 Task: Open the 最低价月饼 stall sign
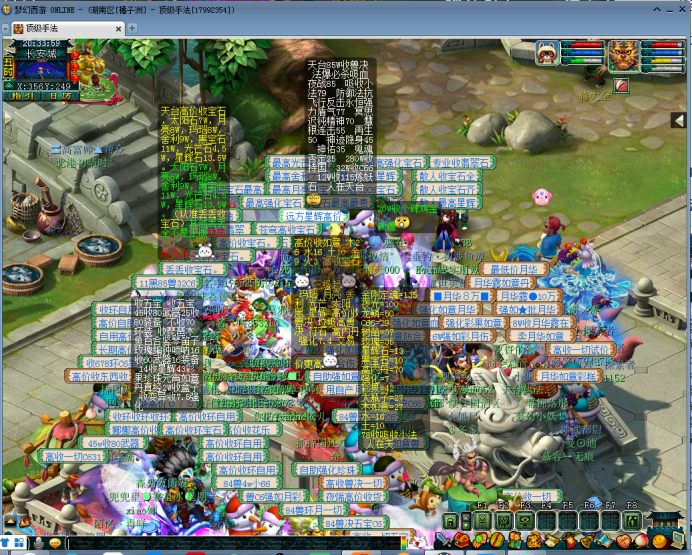514,269
